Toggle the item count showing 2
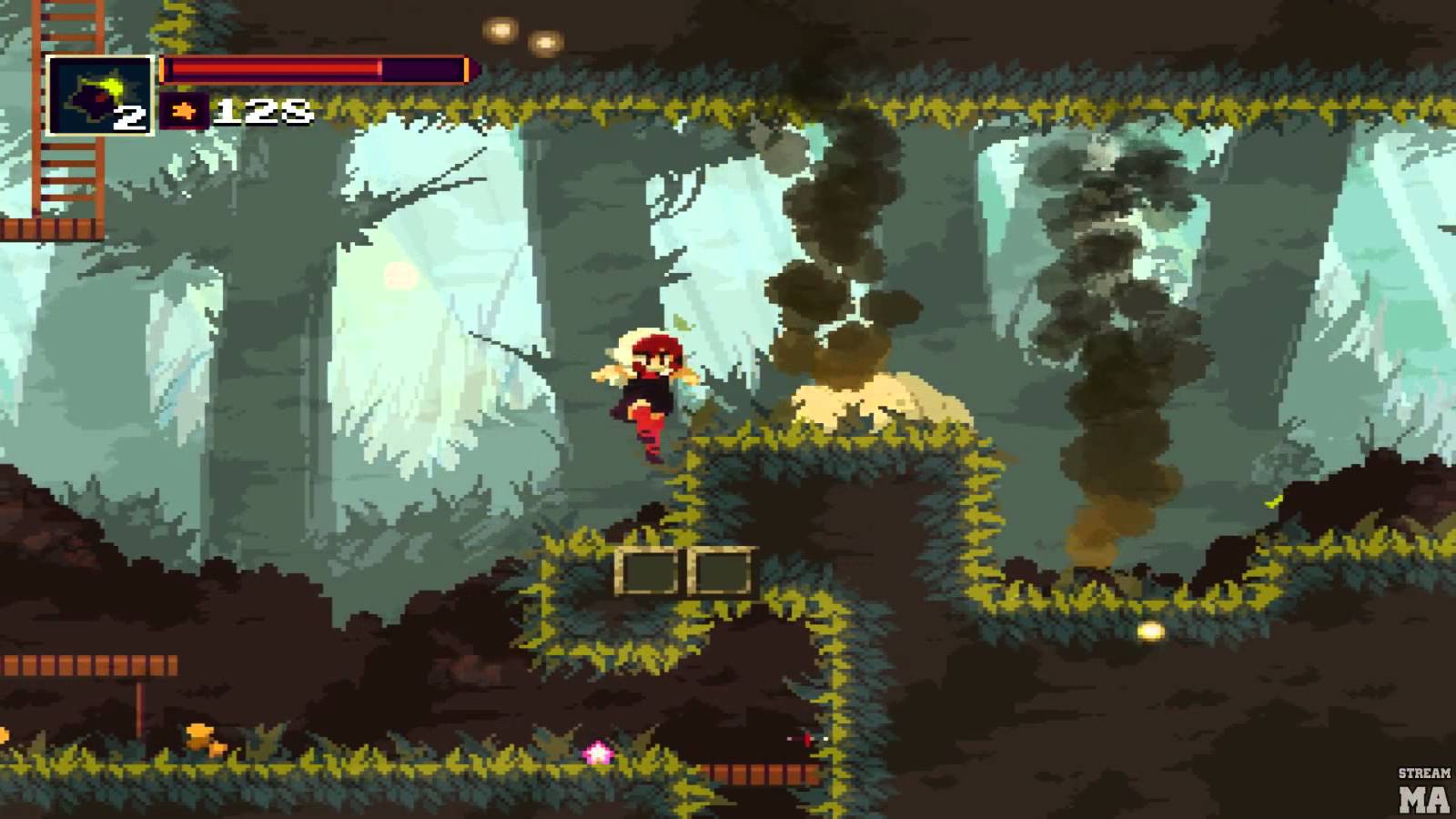 point(128,116)
